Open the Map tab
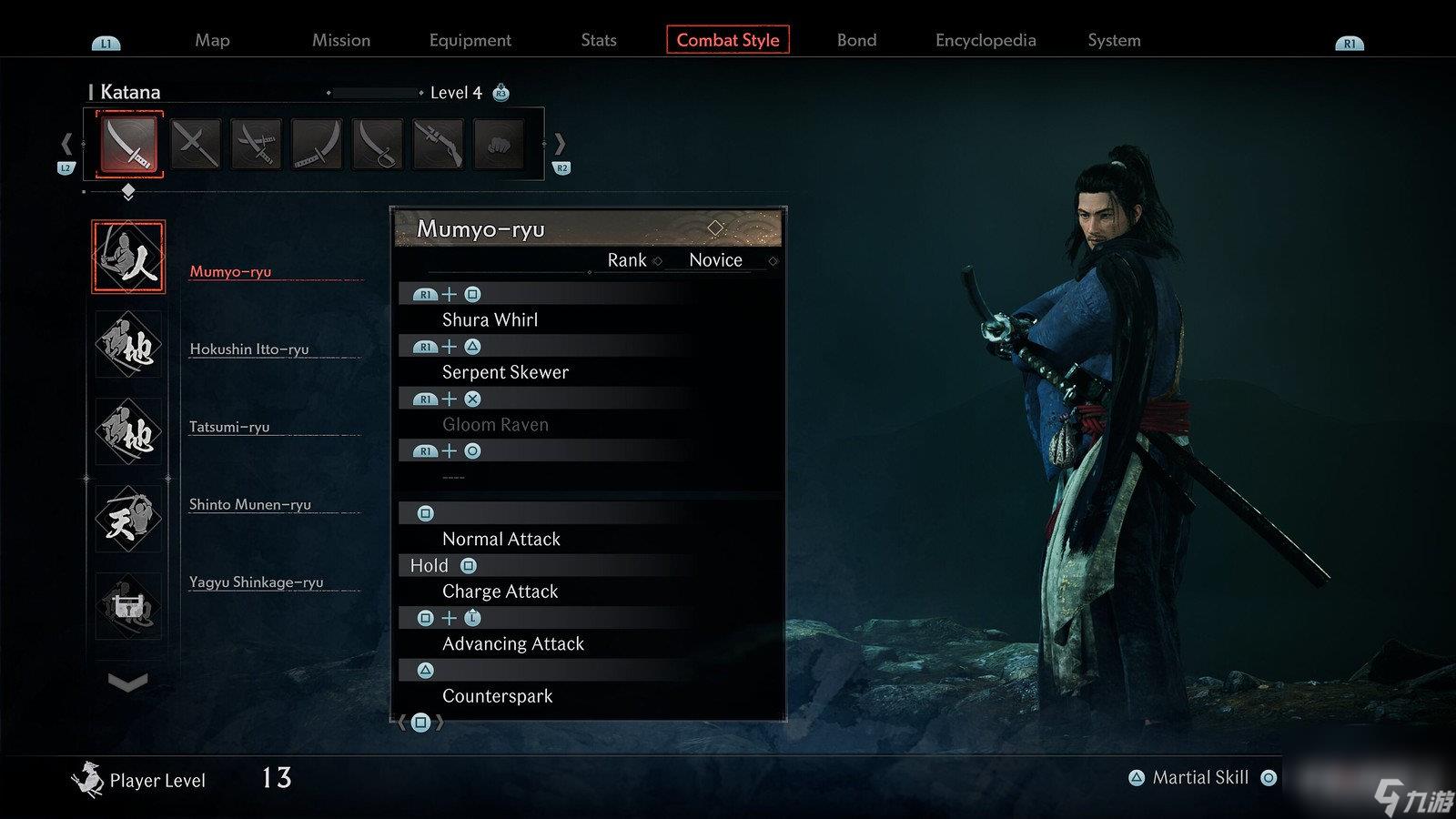This screenshot has height=819, width=1456. pos(212,40)
